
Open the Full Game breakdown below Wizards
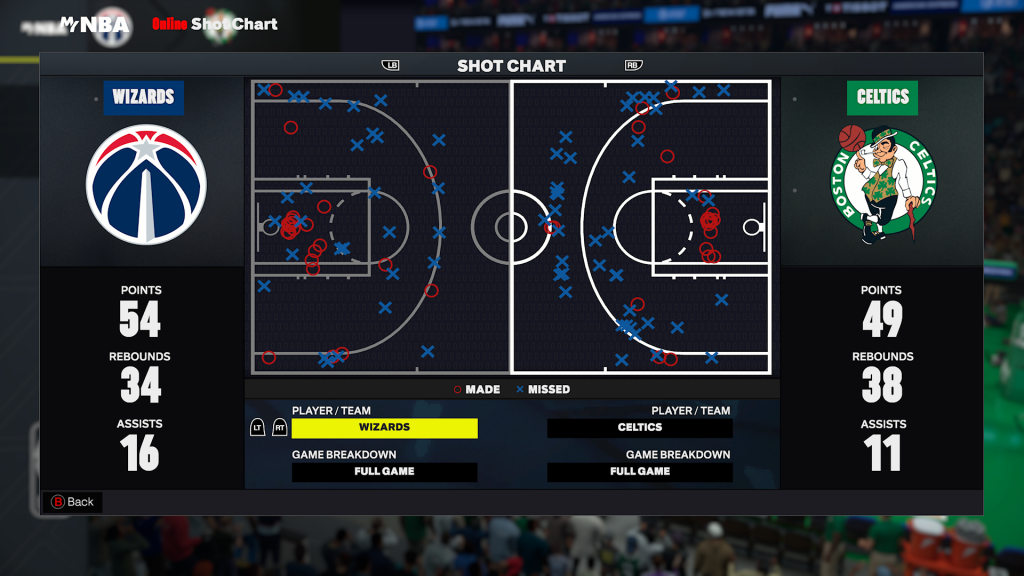click(384, 472)
